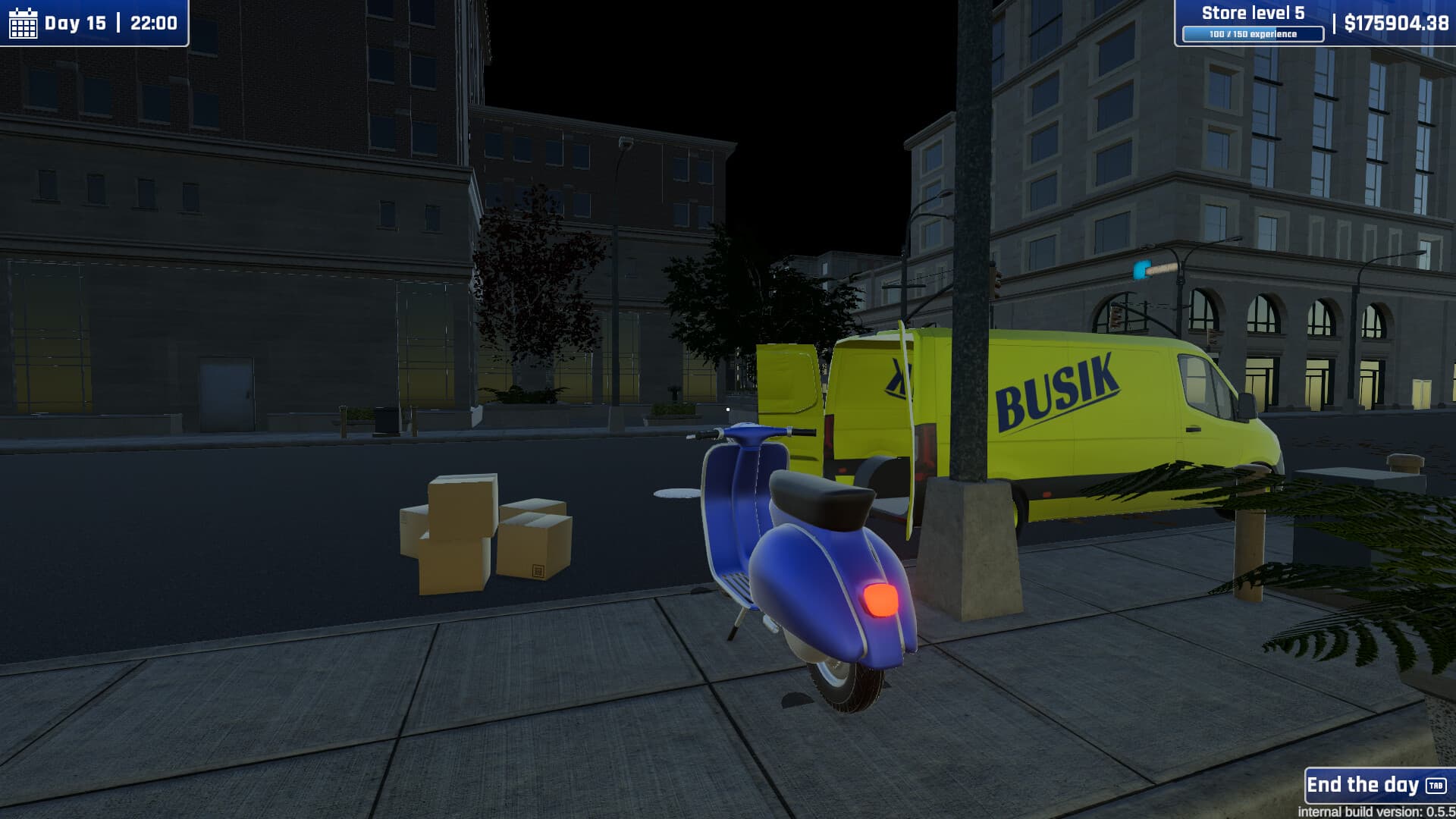This screenshot has height=819, width=1456.
Task: Click the calendar icon next to Day 15
Action: [24, 22]
